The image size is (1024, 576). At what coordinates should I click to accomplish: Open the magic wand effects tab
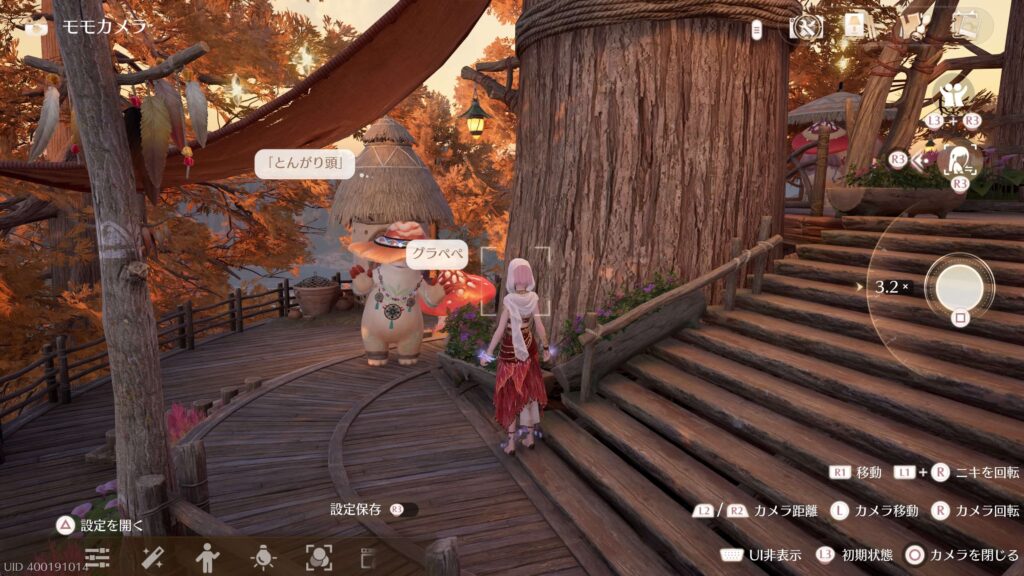pos(153,557)
